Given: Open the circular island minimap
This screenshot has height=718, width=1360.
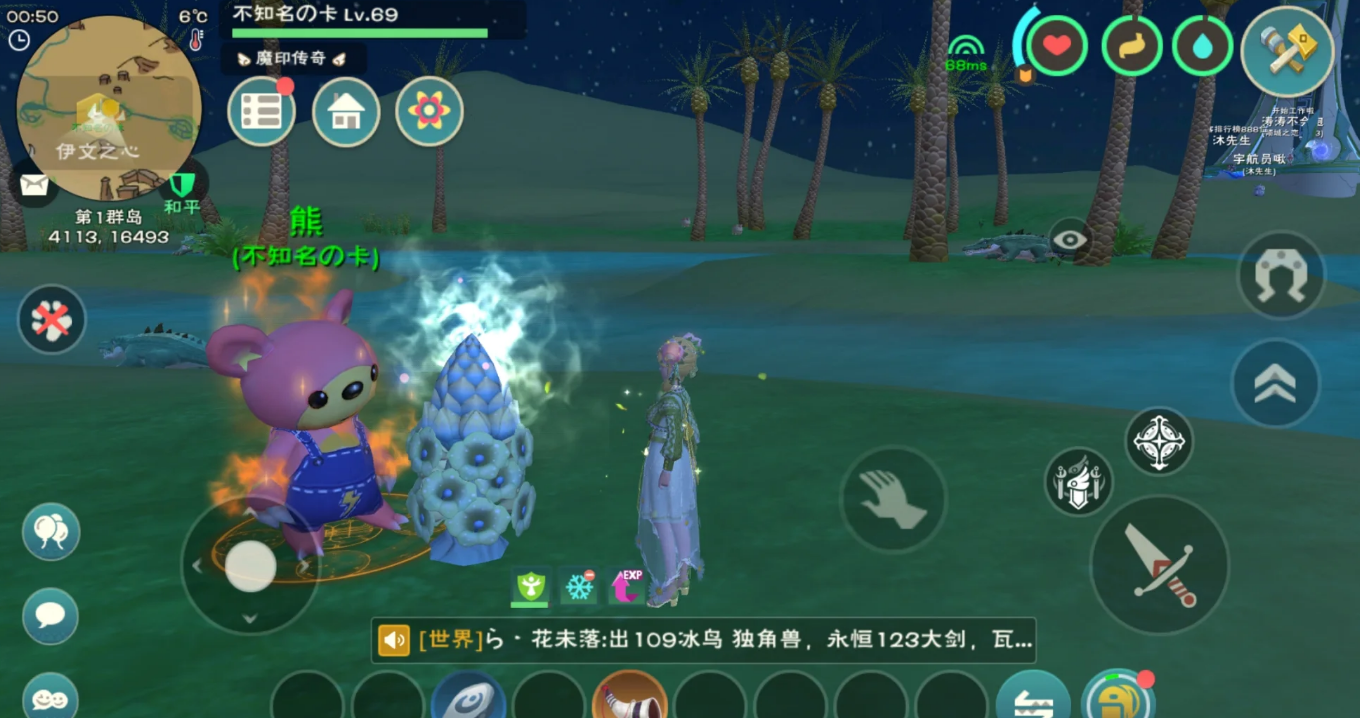Looking at the screenshot, I should (x=108, y=107).
